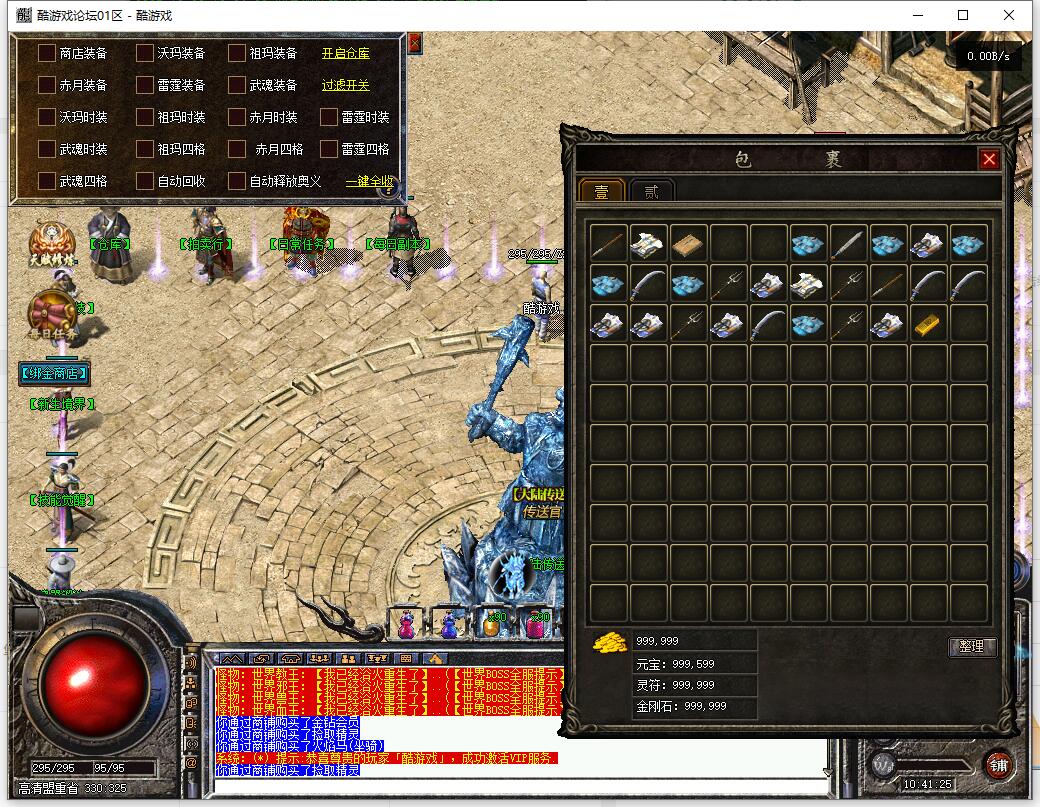
Task: Tick the 商店装备 checkbox
Action: click(47, 53)
